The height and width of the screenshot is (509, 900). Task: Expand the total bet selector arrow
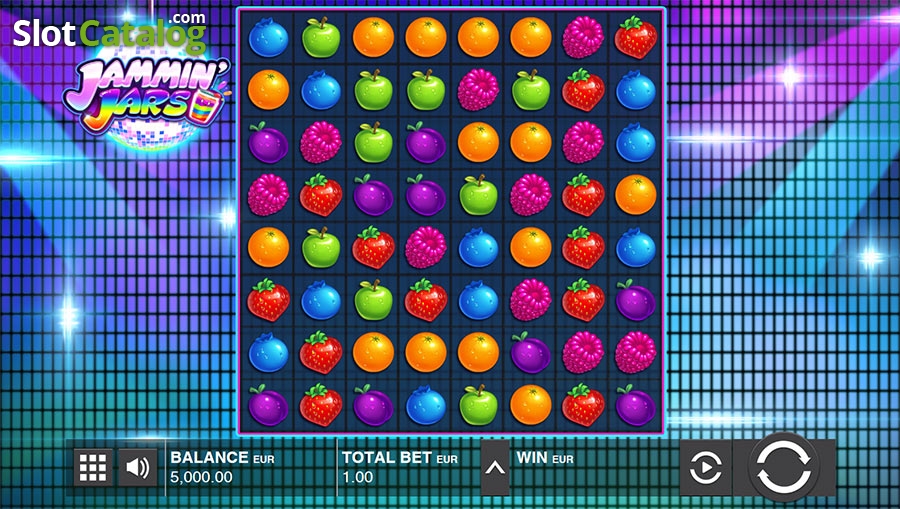tap(495, 467)
